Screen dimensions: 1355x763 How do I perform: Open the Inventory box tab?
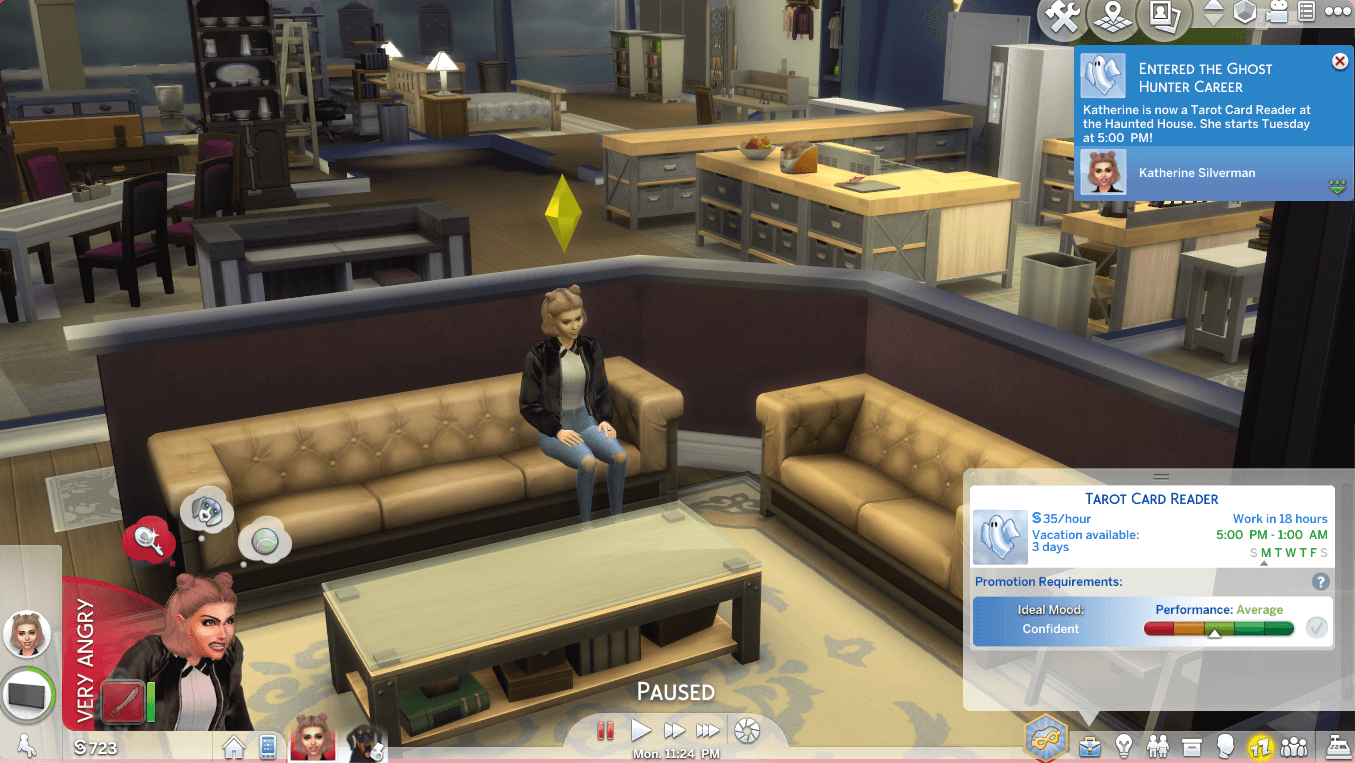[x=1191, y=746]
